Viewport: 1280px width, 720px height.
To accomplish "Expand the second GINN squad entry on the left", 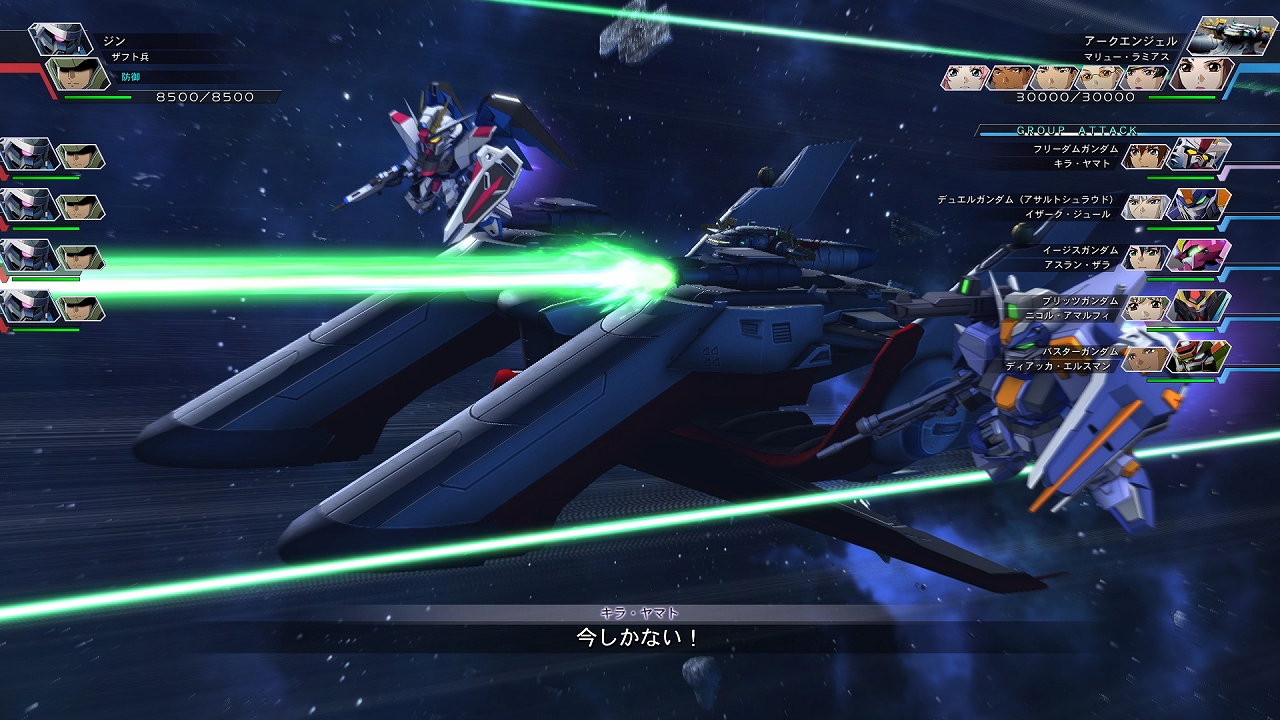I will (x=40, y=203).
